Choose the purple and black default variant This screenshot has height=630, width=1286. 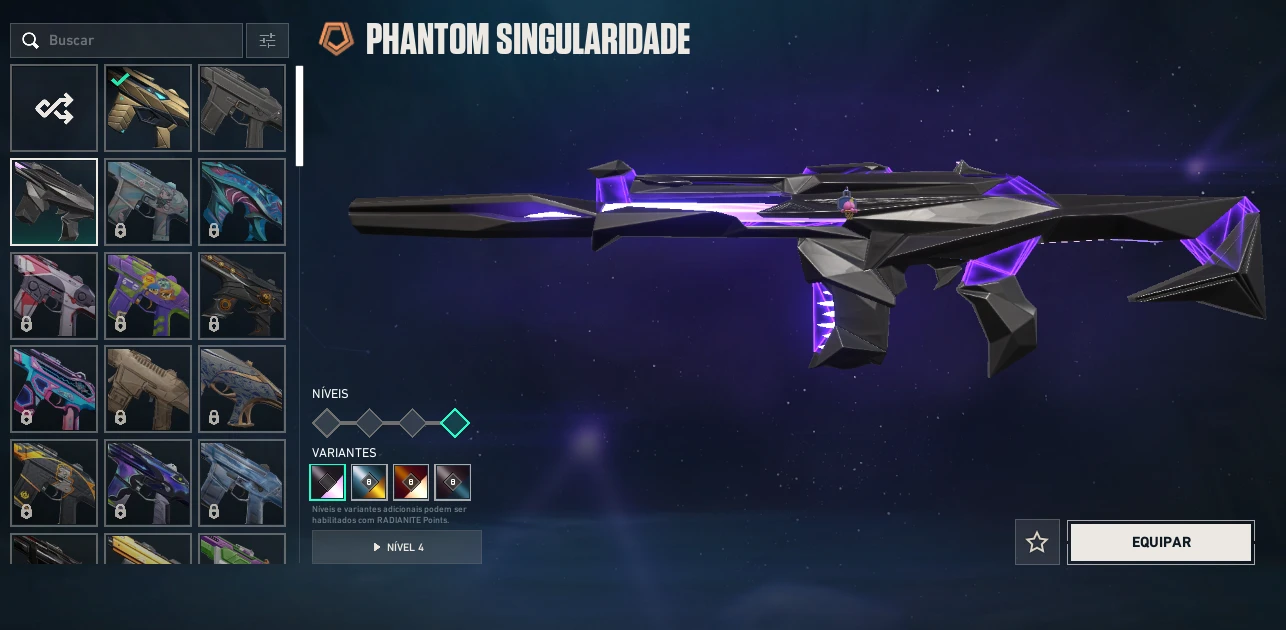(x=327, y=482)
